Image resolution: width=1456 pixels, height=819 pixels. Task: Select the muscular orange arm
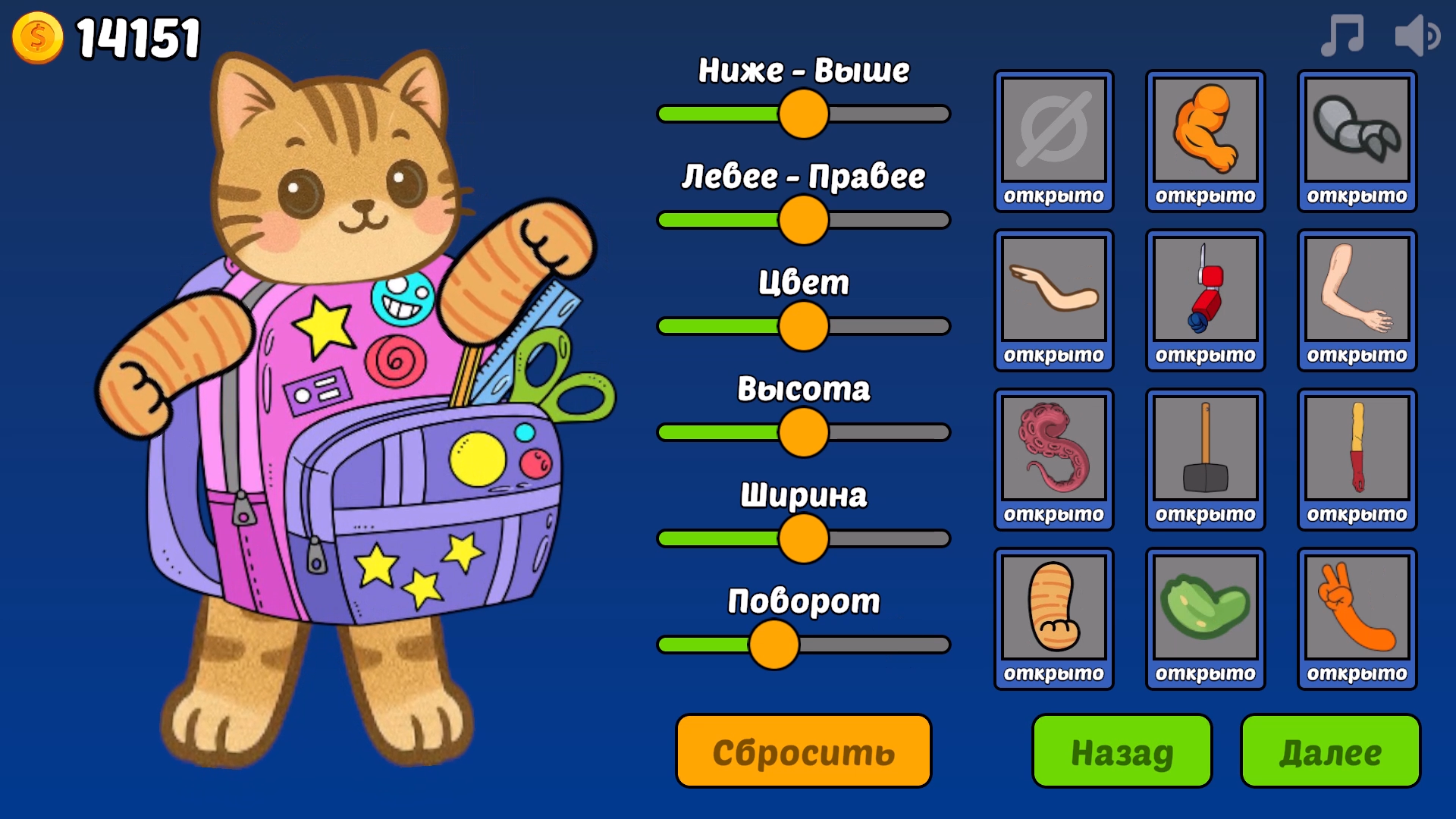(x=1205, y=136)
